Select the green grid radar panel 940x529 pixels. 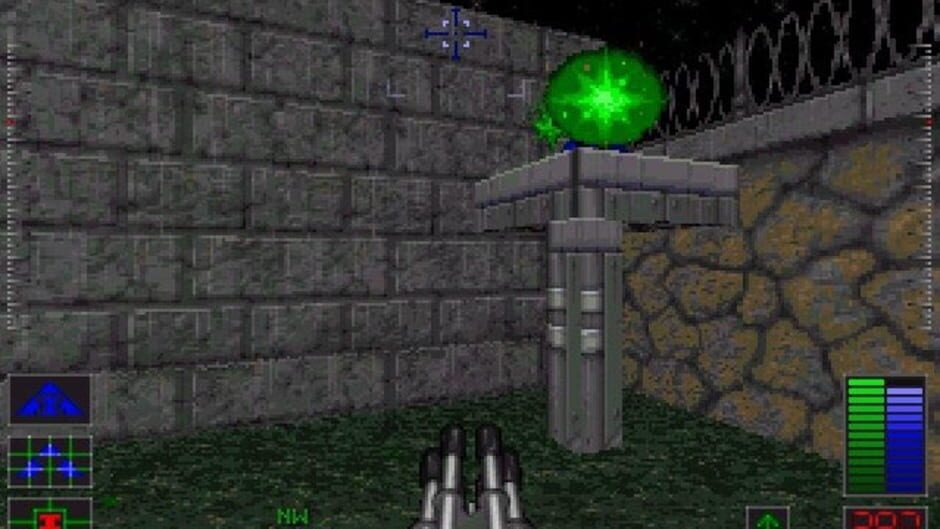[x=50, y=462]
